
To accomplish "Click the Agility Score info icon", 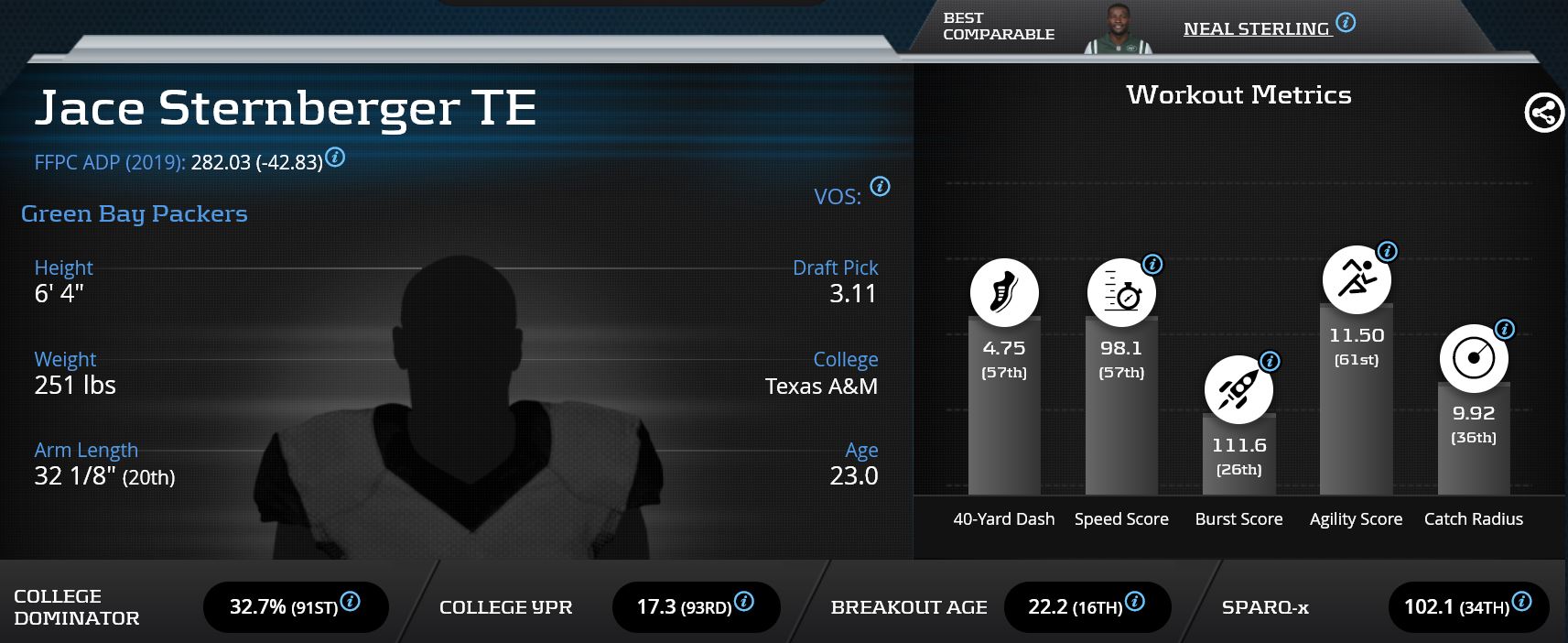I will coord(1387,252).
